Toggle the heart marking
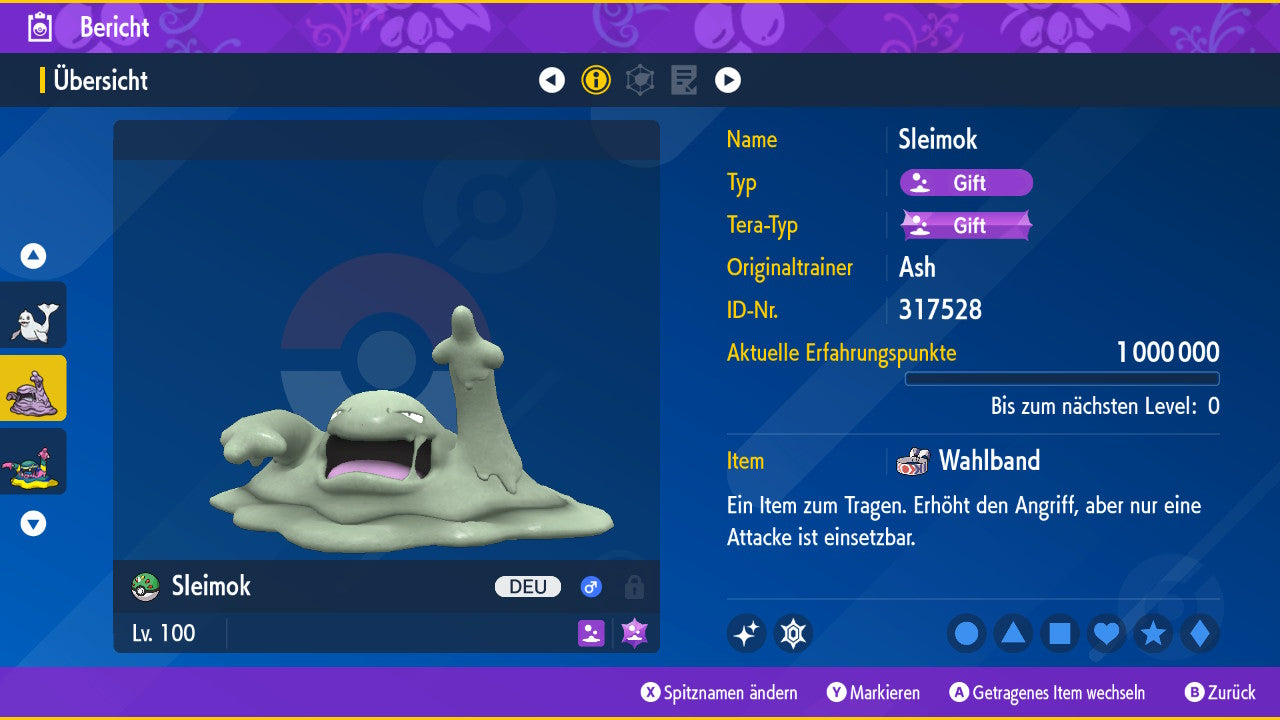This screenshot has height=720, width=1280. pyautogui.click(x=1106, y=633)
